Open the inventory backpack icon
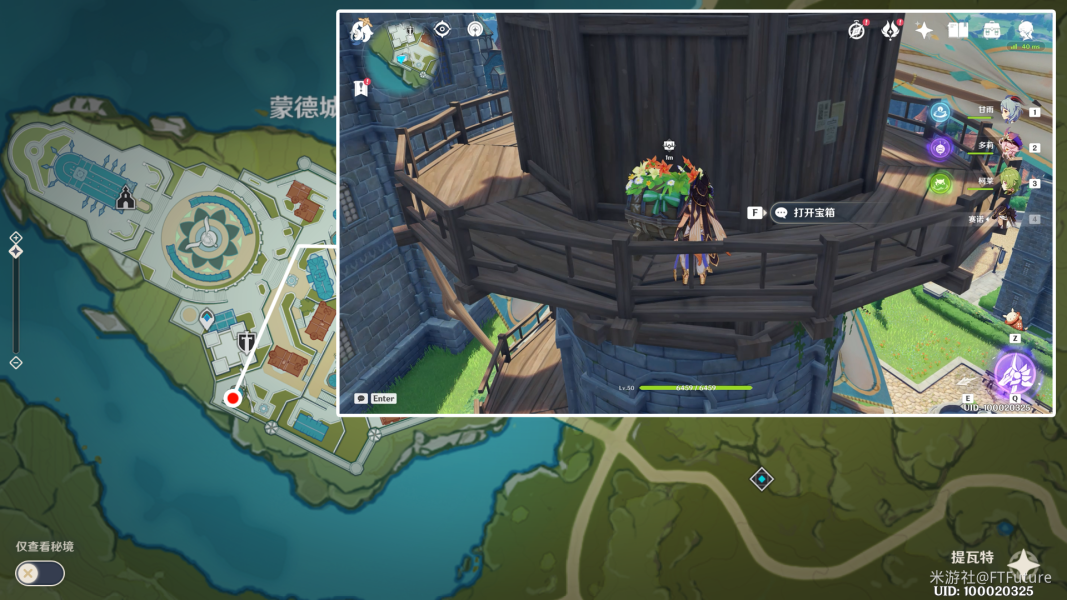 click(x=992, y=30)
